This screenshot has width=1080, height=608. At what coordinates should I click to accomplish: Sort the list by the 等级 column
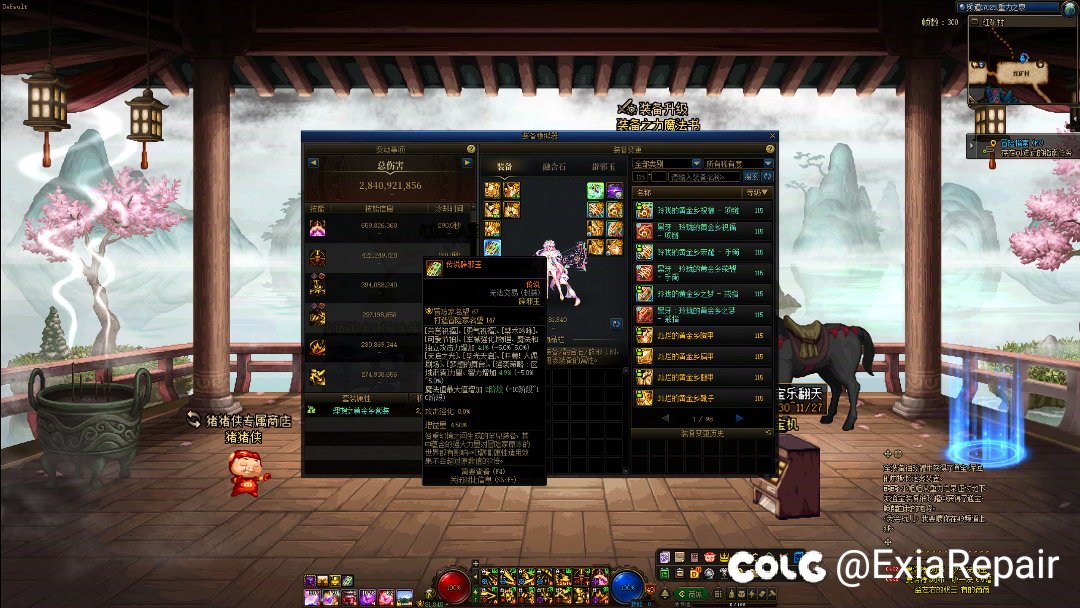point(757,191)
